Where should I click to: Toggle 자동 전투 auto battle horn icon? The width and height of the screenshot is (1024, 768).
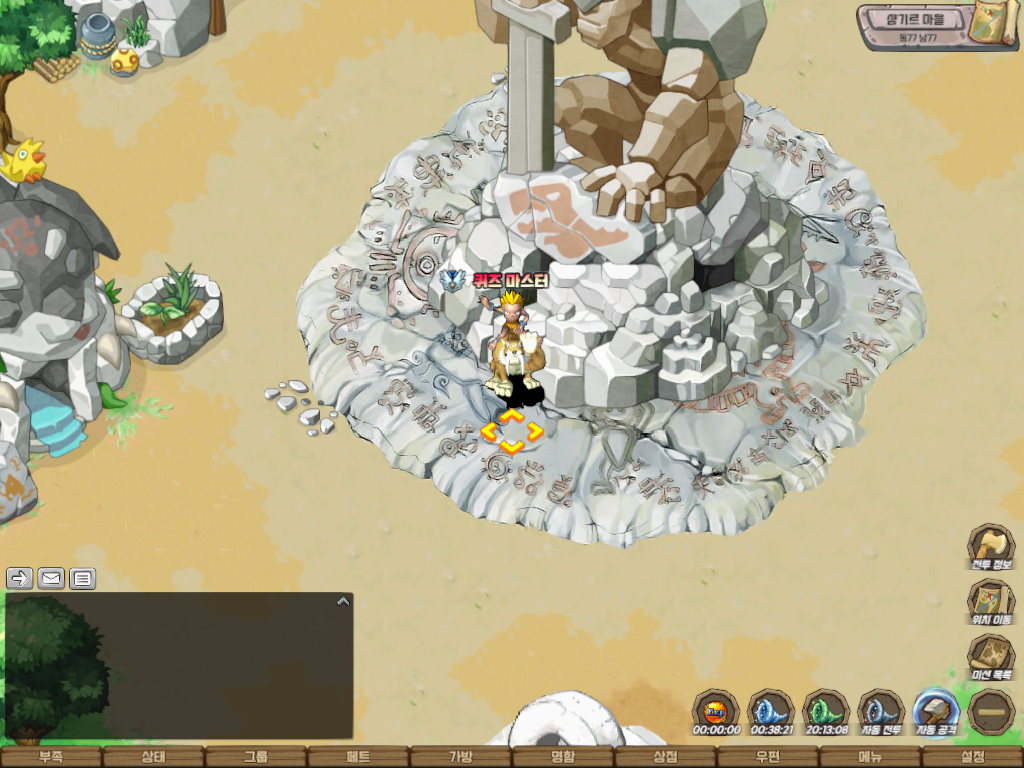click(x=881, y=711)
